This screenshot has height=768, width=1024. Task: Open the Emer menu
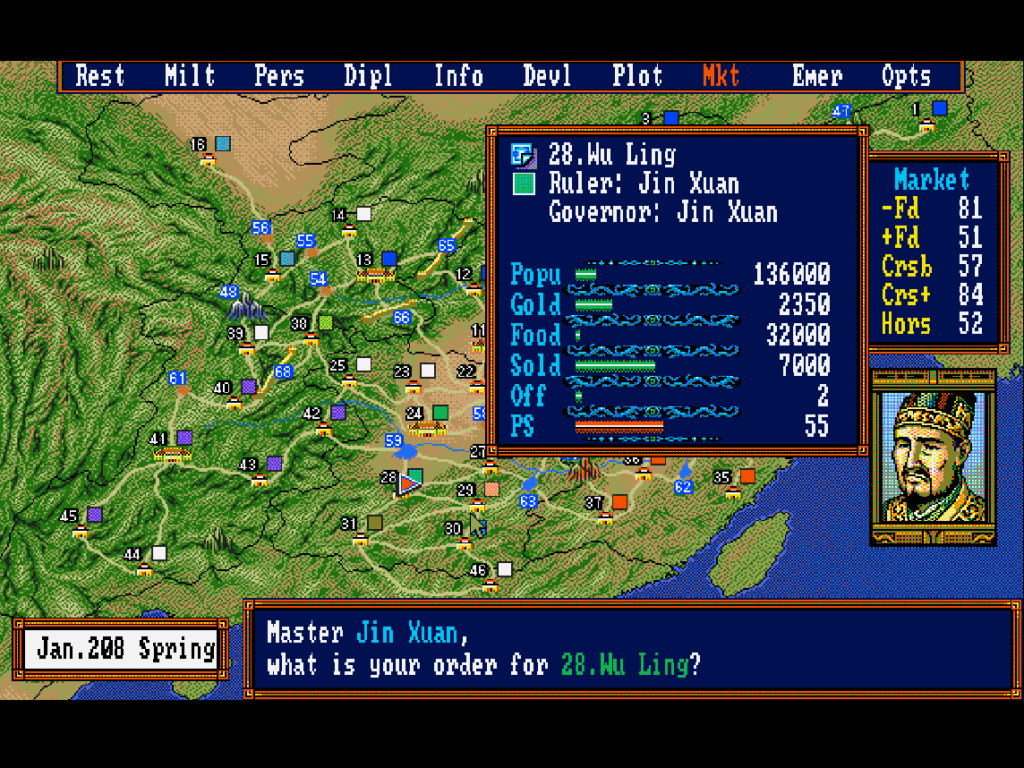coord(817,76)
